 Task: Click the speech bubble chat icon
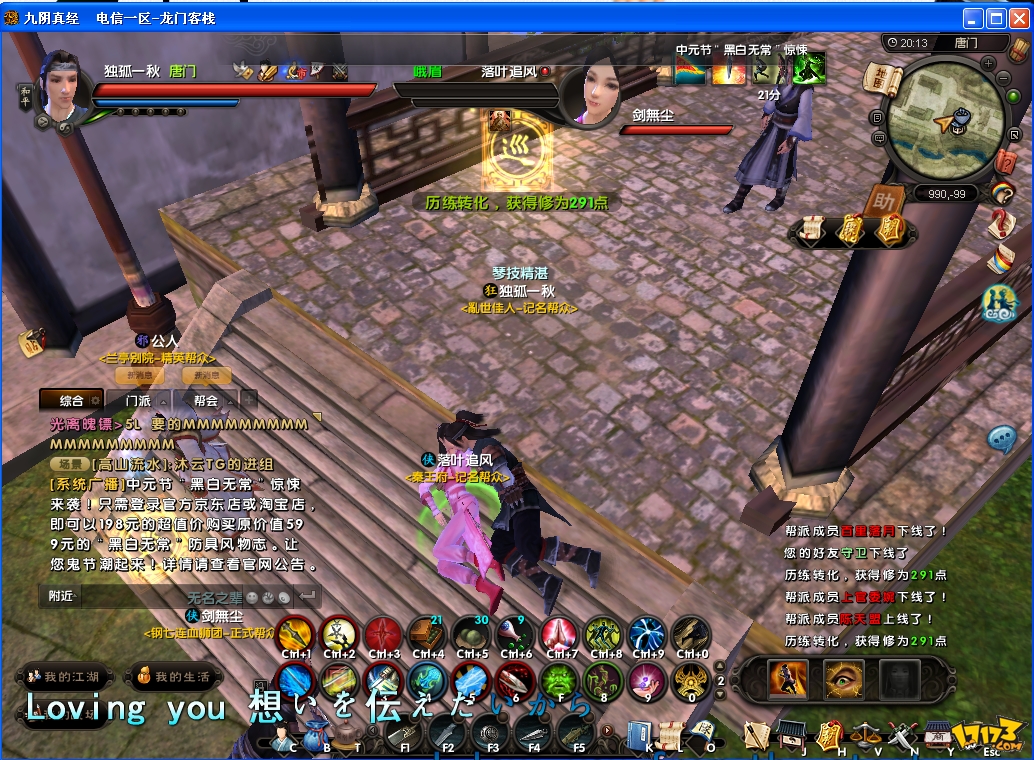(1002, 439)
